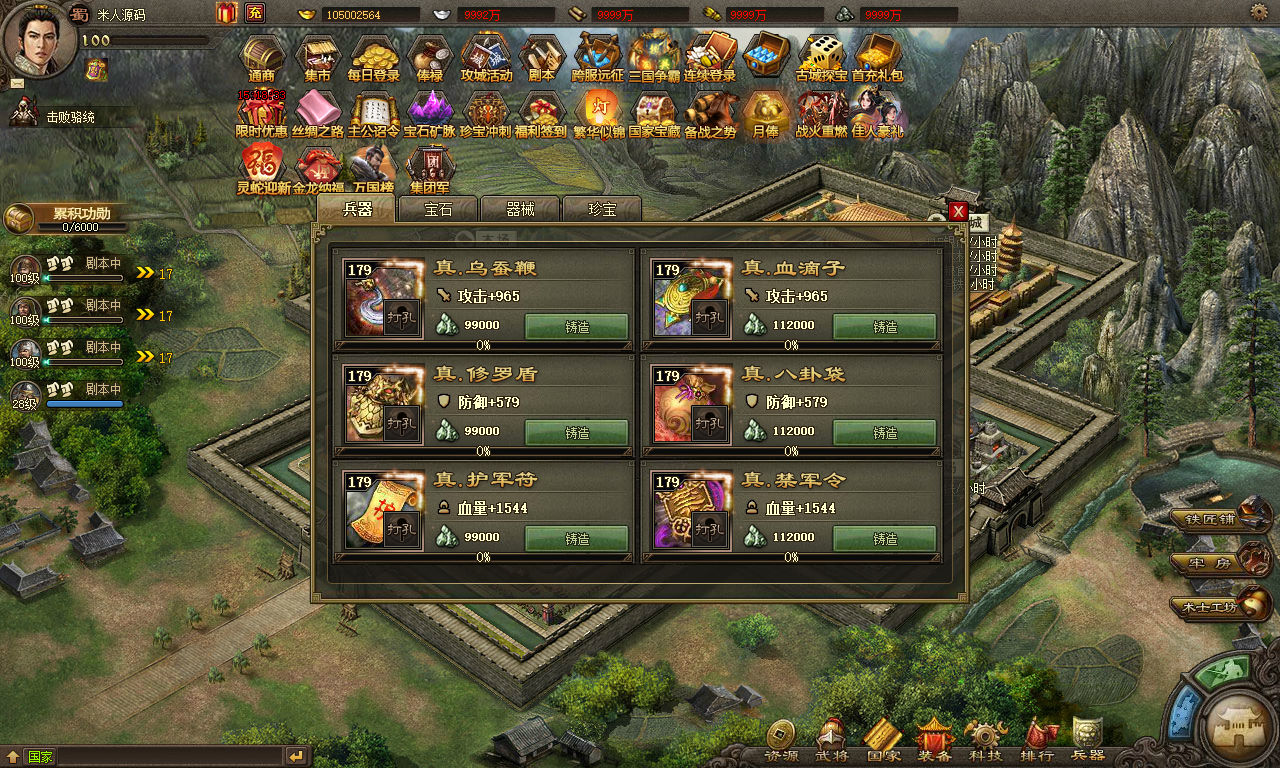
Task: Open the 首充礼包 gift pack
Action: point(877,58)
